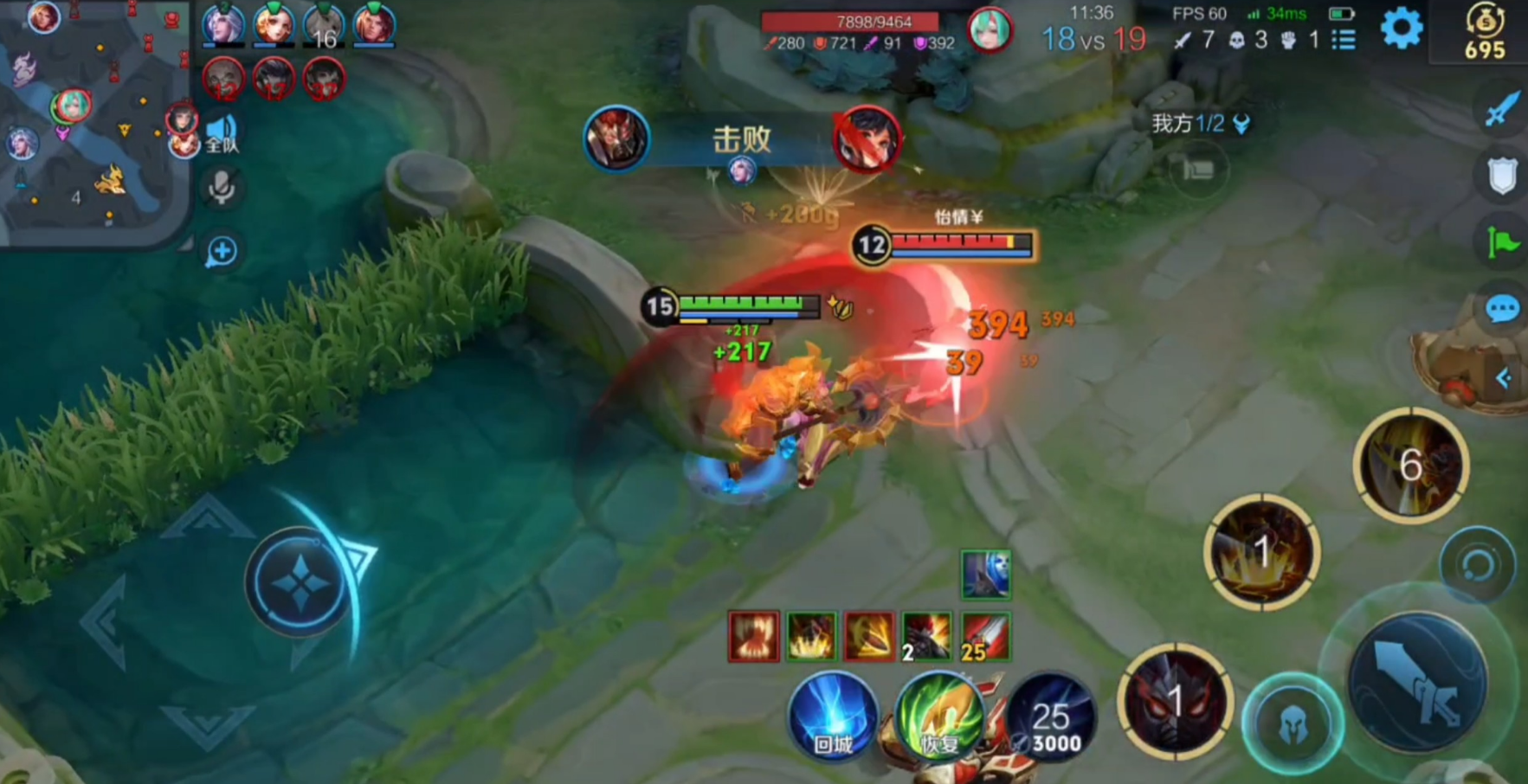Send the green flag signal

pos(1502,242)
